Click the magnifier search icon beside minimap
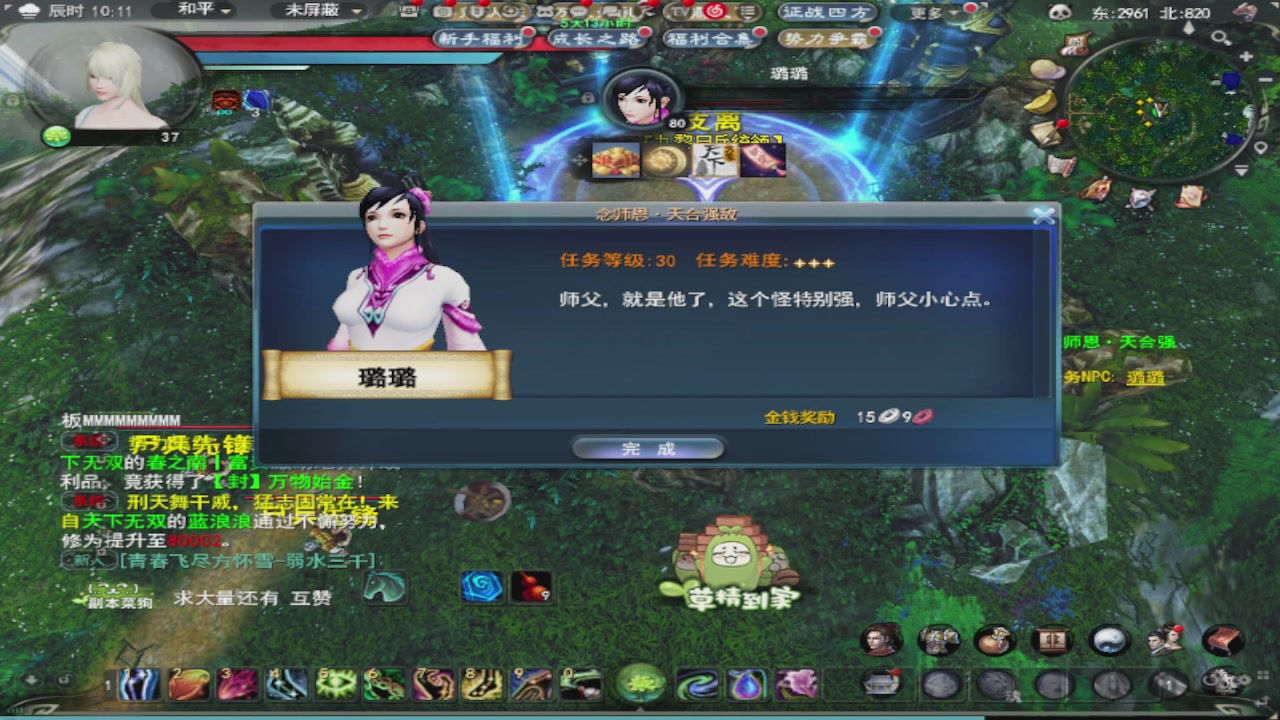Image resolution: width=1280 pixels, height=720 pixels. (x=1221, y=38)
